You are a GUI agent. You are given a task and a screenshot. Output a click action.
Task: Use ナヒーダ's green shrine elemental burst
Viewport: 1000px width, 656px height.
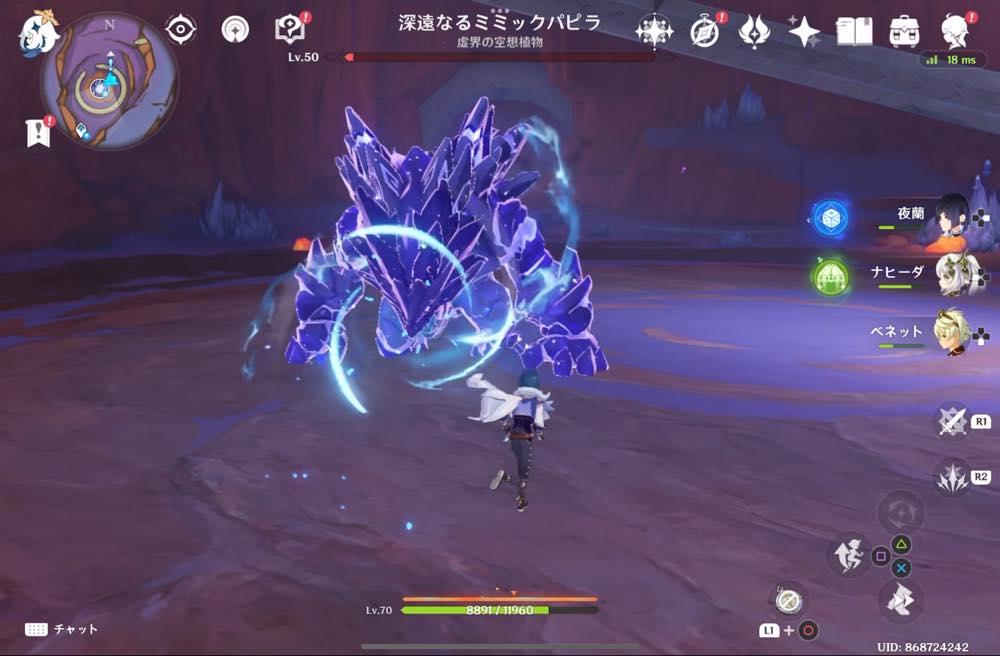coord(830,276)
